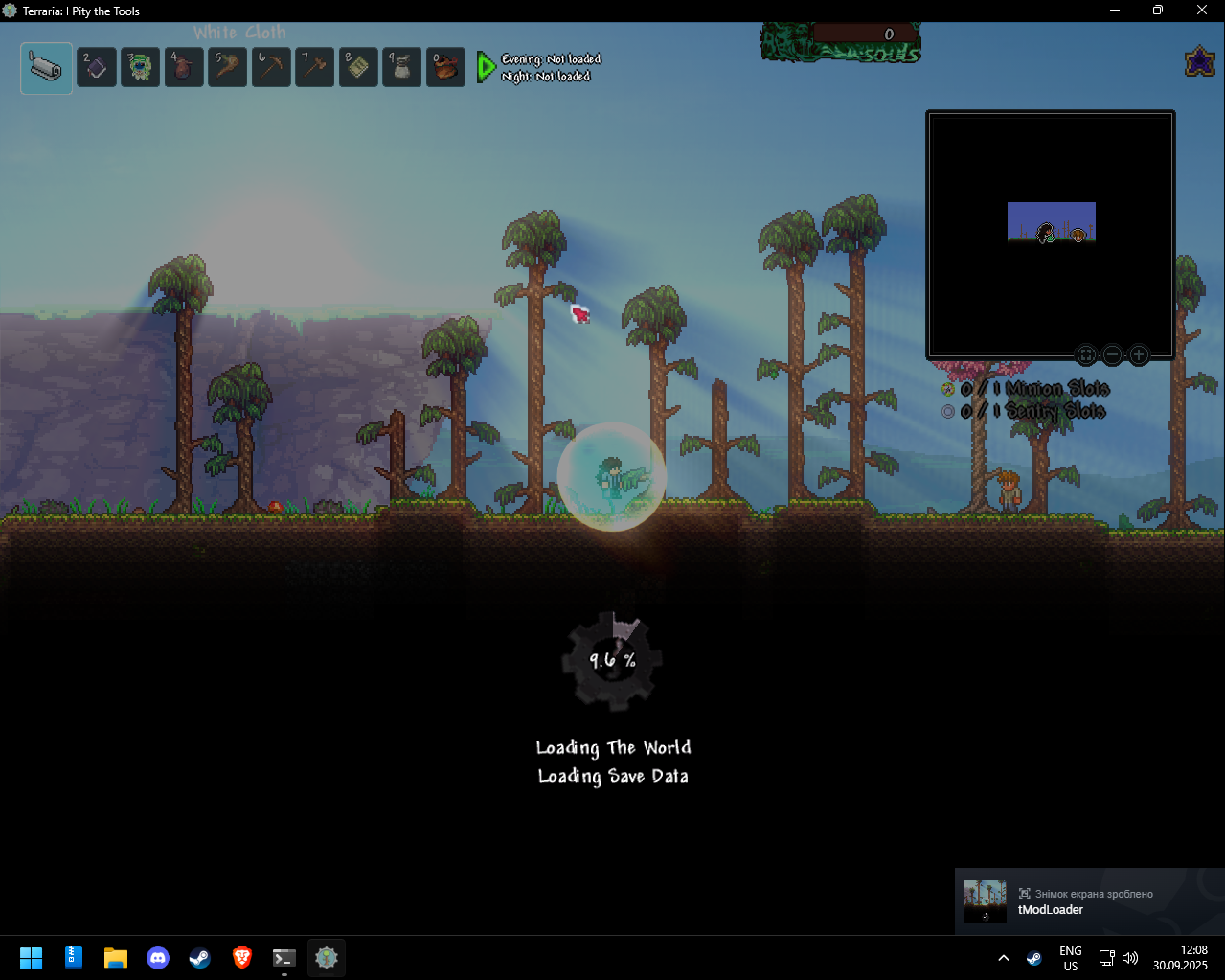The width and height of the screenshot is (1225, 980).
Task: Select the dark red sack in slot 4
Action: 184,68
